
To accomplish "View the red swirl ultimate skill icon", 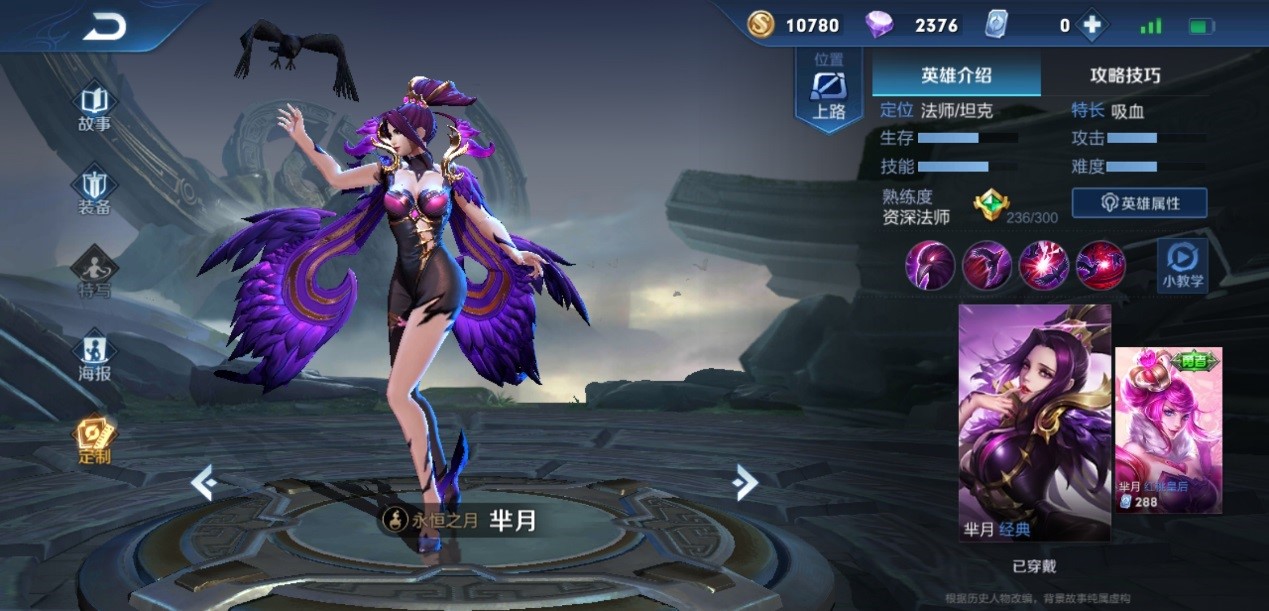I will [1101, 266].
